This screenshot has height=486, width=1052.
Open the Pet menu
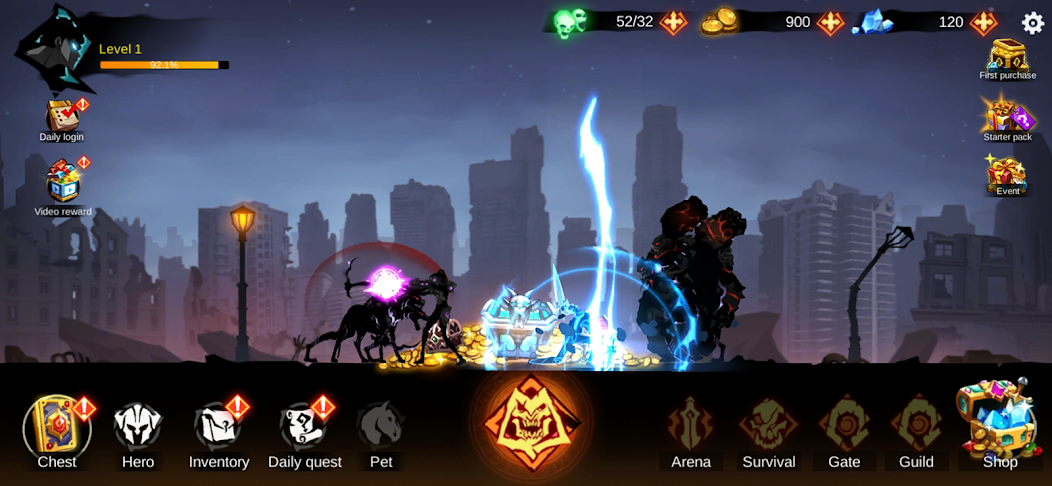coord(380,429)
